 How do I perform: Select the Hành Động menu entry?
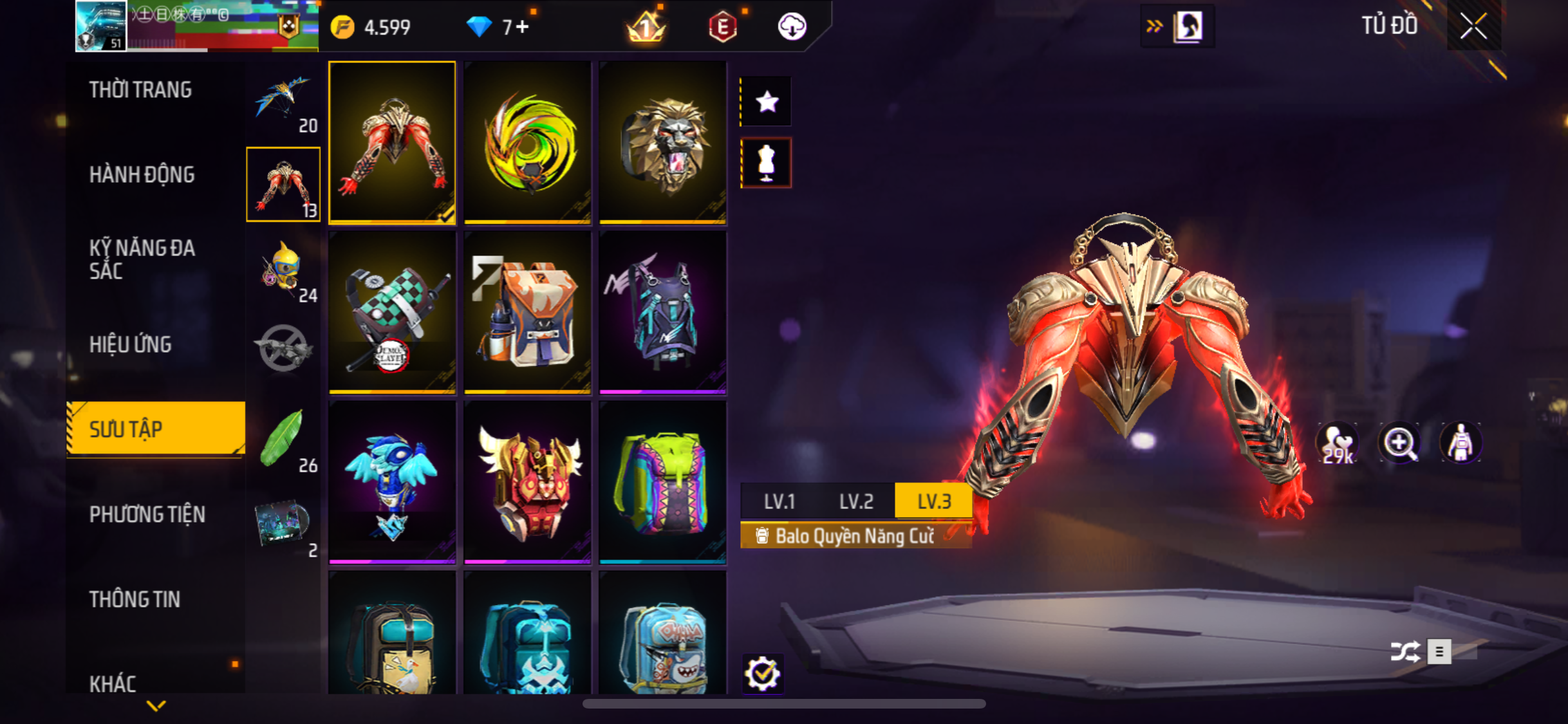click(142, 175)
